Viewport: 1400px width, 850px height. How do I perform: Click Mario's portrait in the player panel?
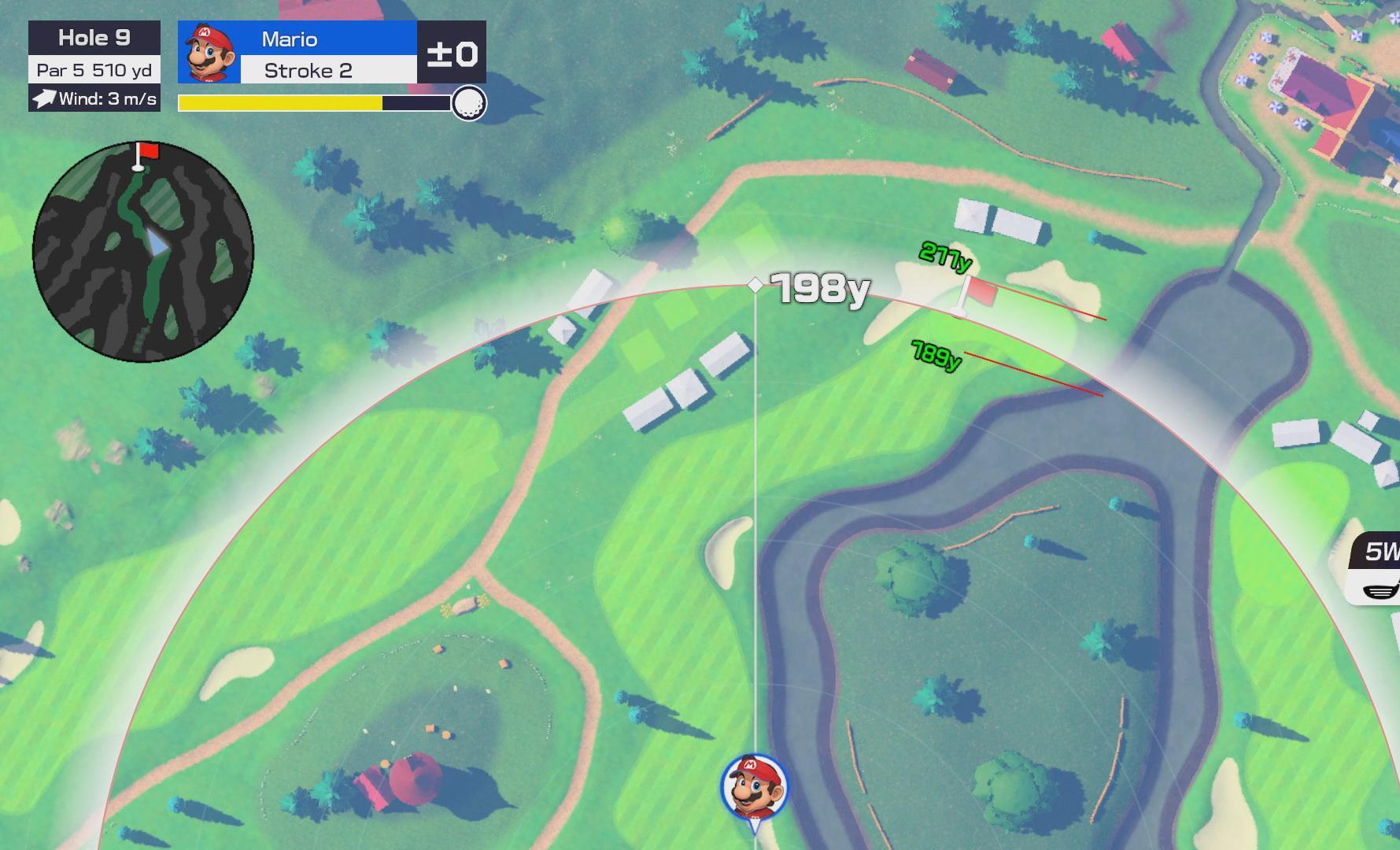(209, 53)
